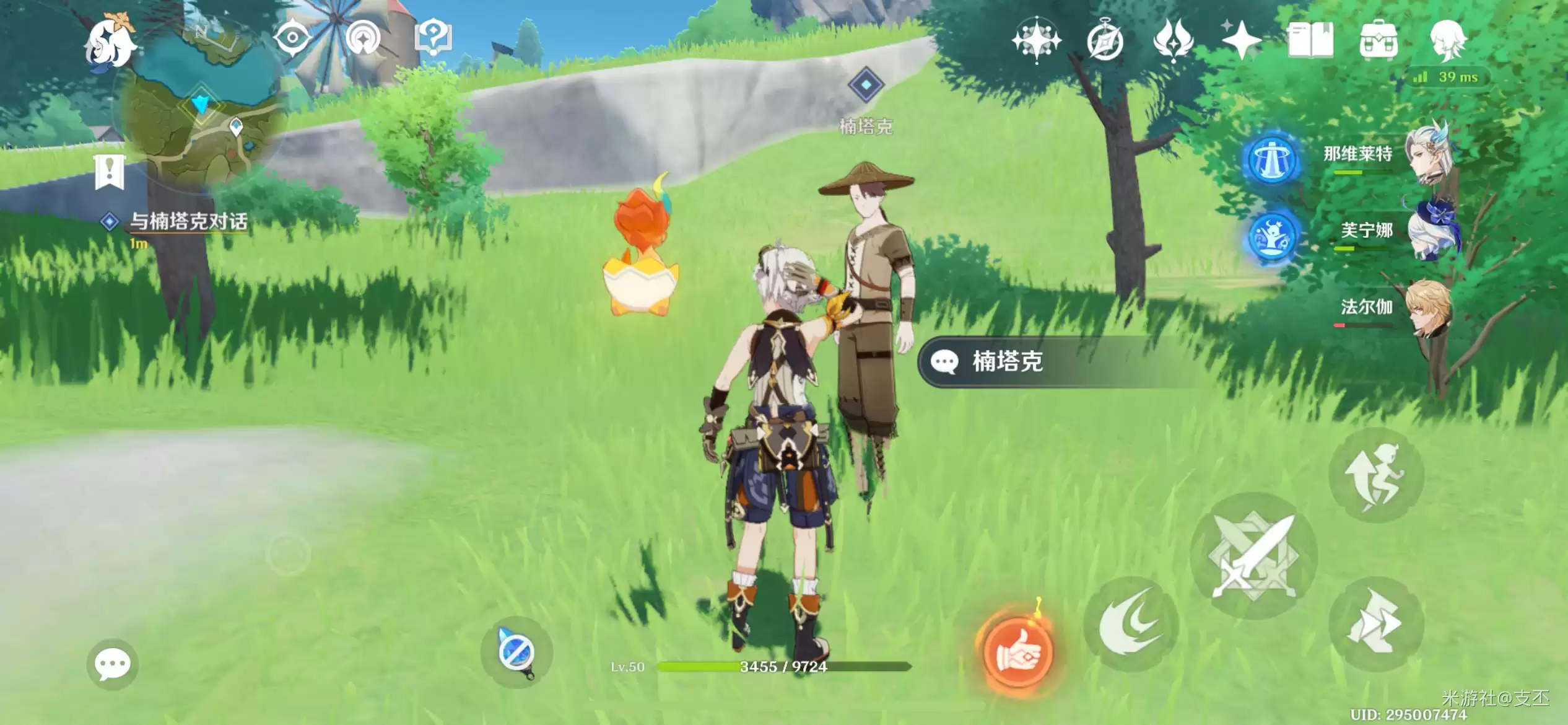Open the adventurer handbook book icon
This screenshot has height=725, width=1568.
pos(1310,41)
